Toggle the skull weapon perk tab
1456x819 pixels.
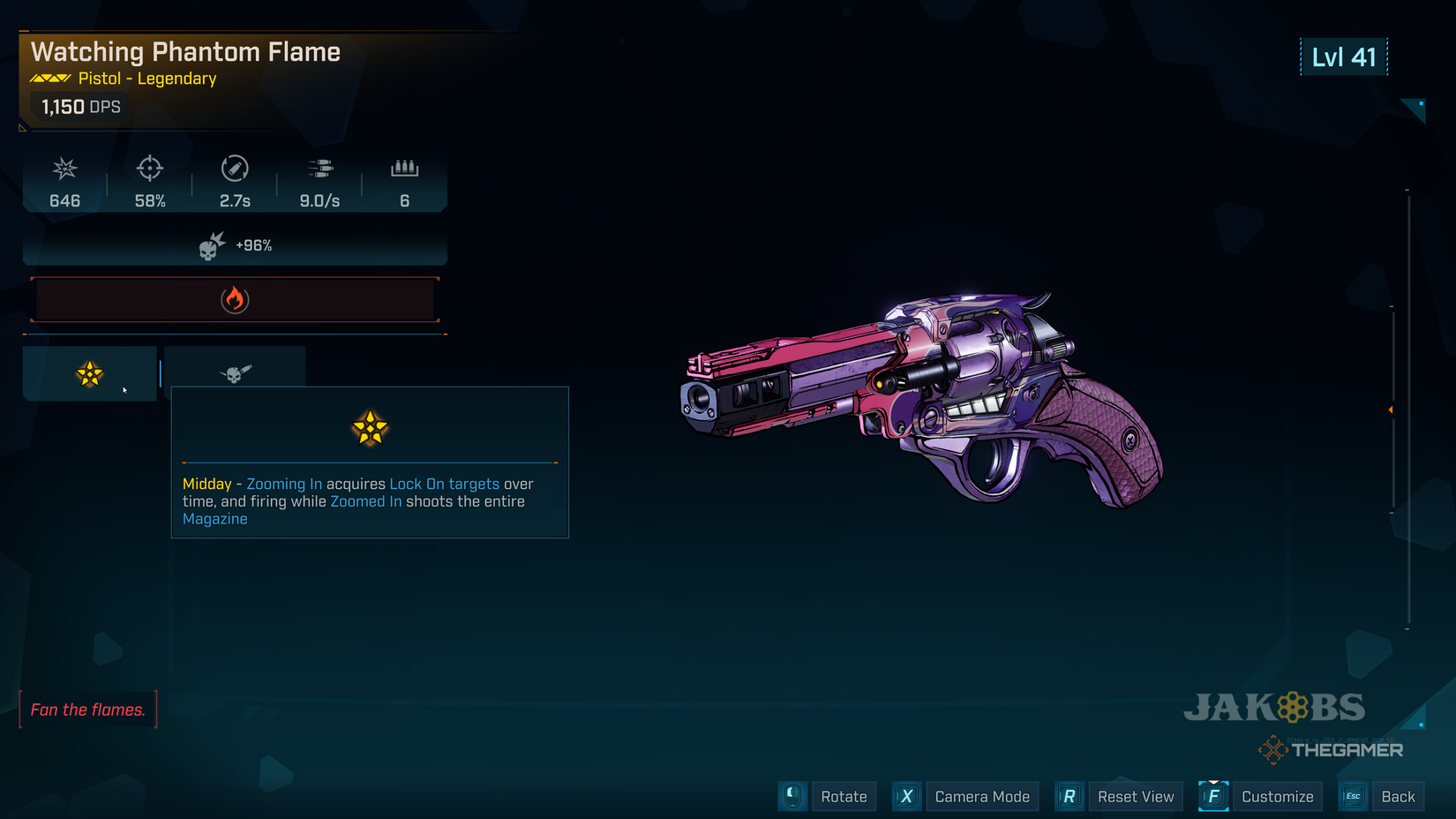234,372
